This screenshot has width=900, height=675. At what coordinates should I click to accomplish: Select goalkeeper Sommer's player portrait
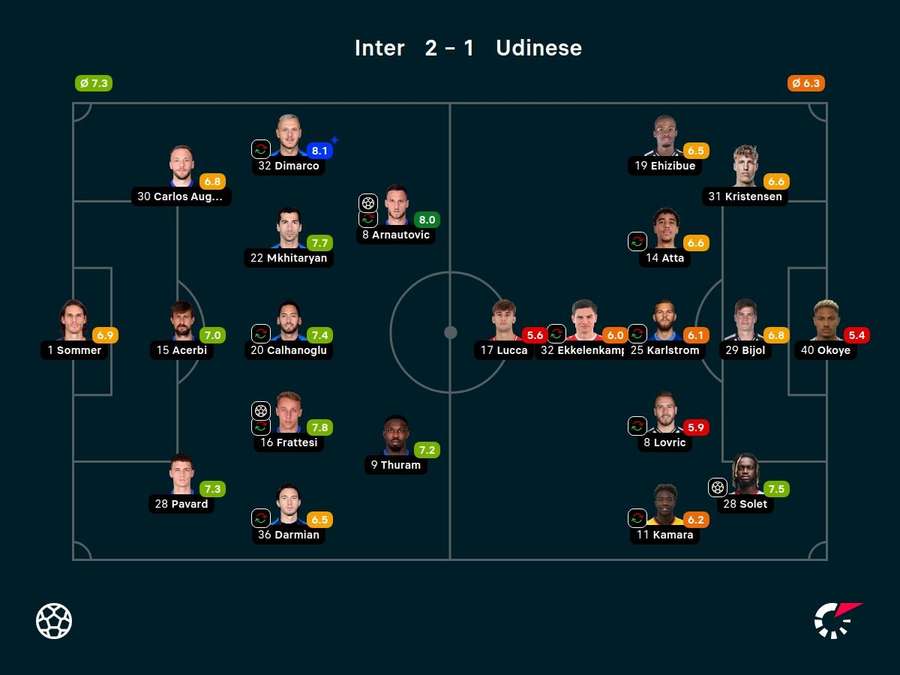click(x=73, y=321)
